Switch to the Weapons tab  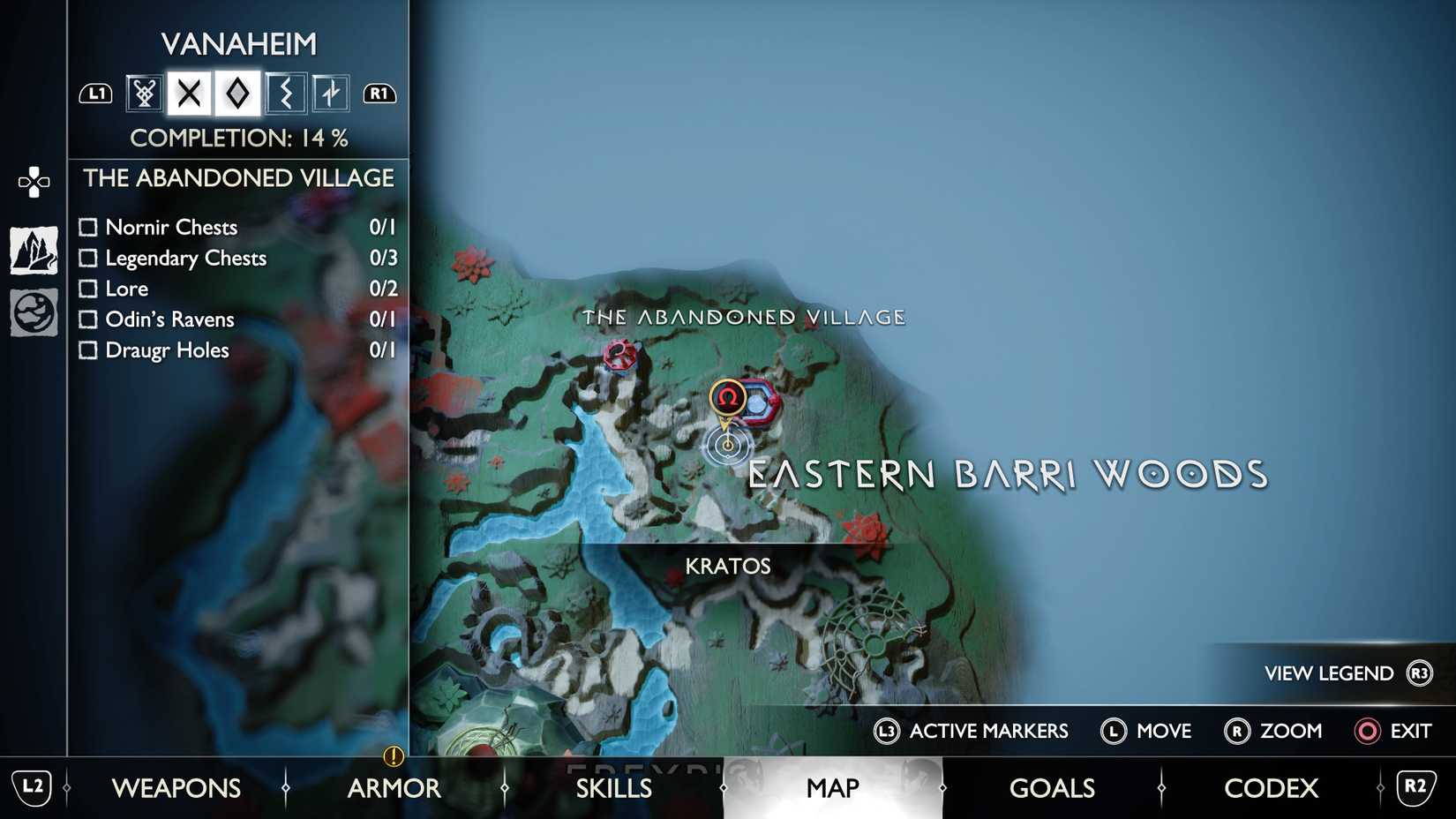tap(177, 788)
